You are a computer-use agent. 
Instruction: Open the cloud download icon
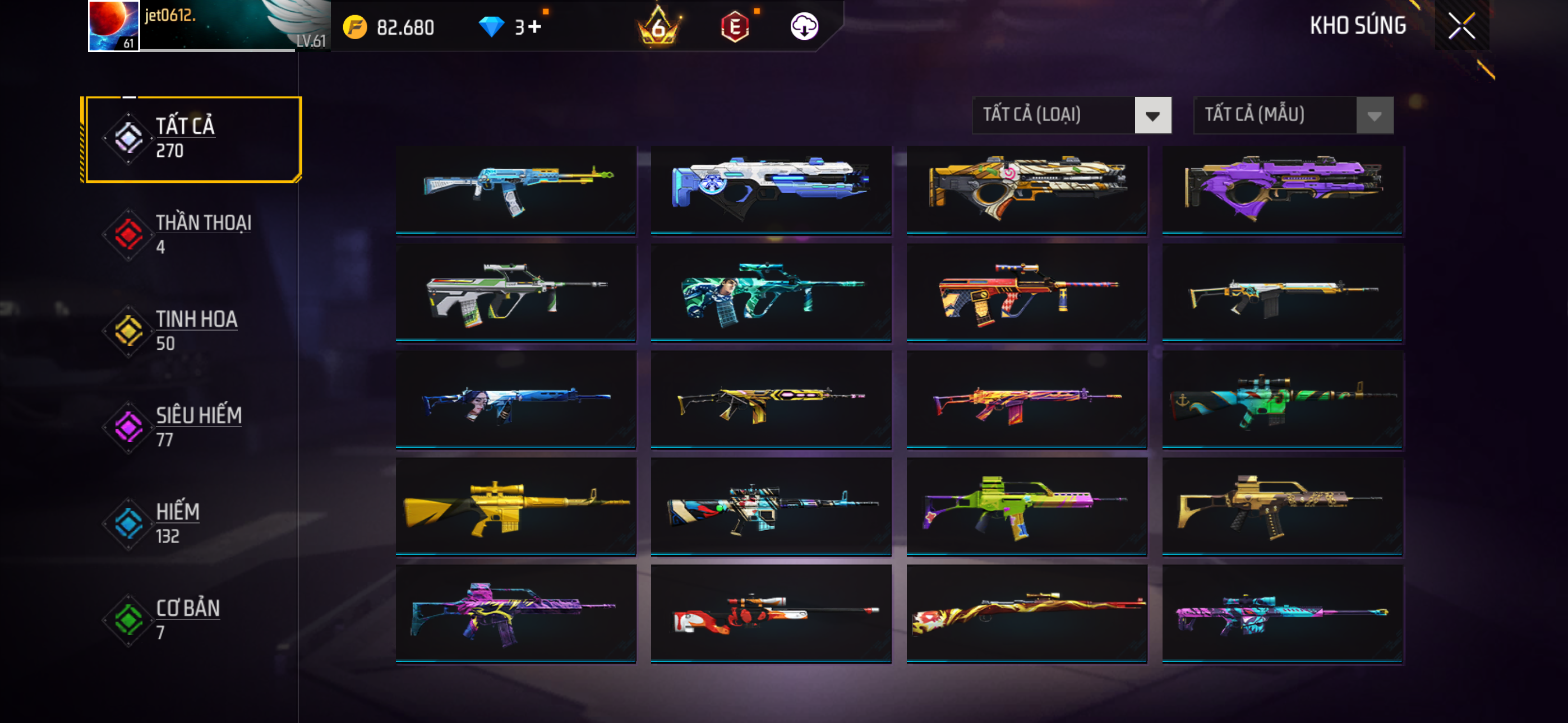click(804, 27)
